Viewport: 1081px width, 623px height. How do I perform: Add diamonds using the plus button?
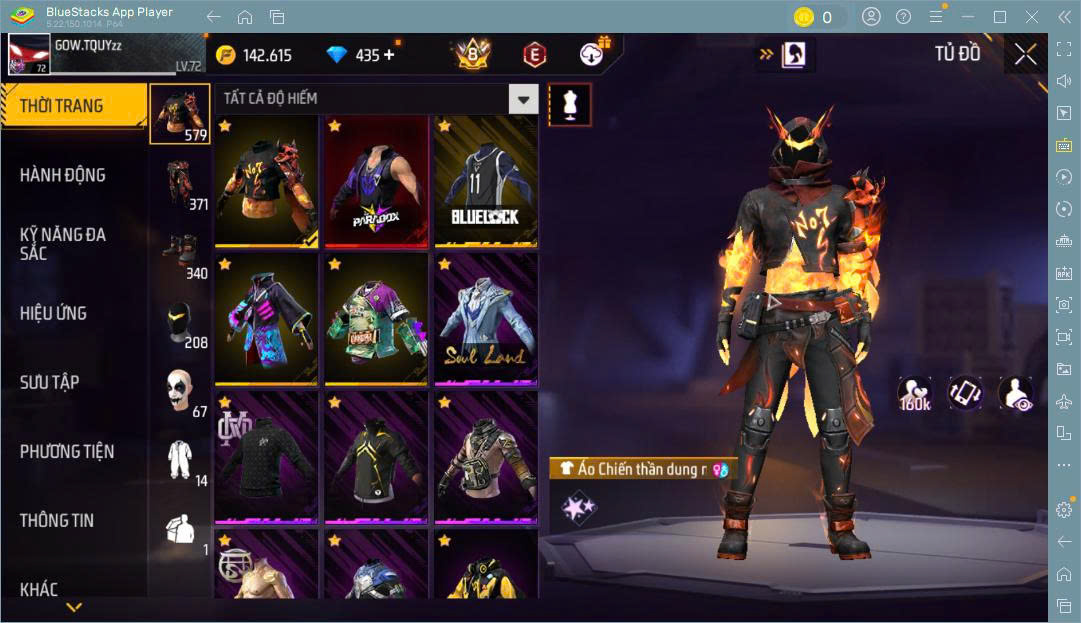pyautogui.click(x=389, y=55)
